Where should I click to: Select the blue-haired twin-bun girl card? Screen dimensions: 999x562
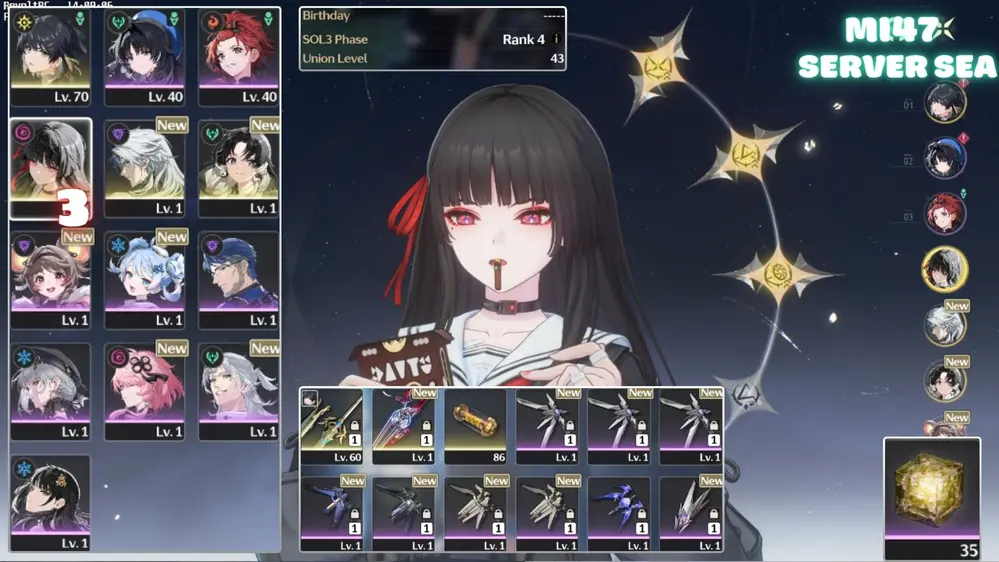tap(145, 281)
